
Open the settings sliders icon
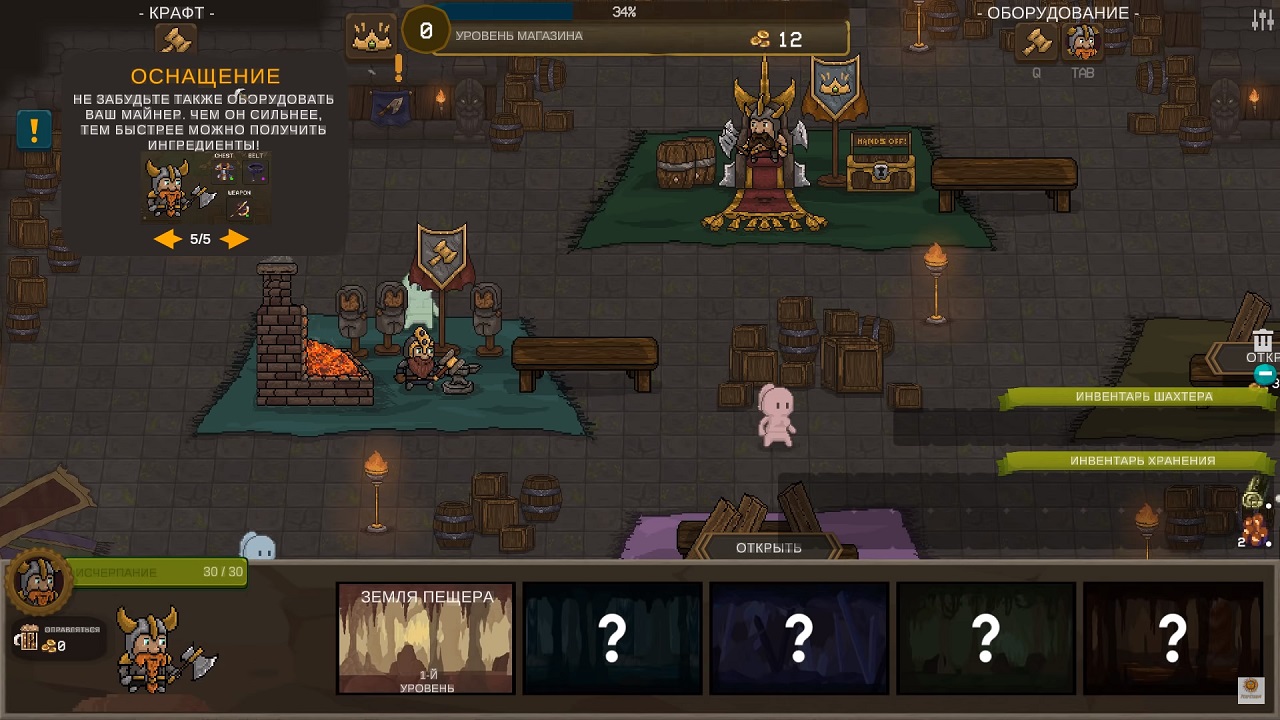[x=1262, y=19]
